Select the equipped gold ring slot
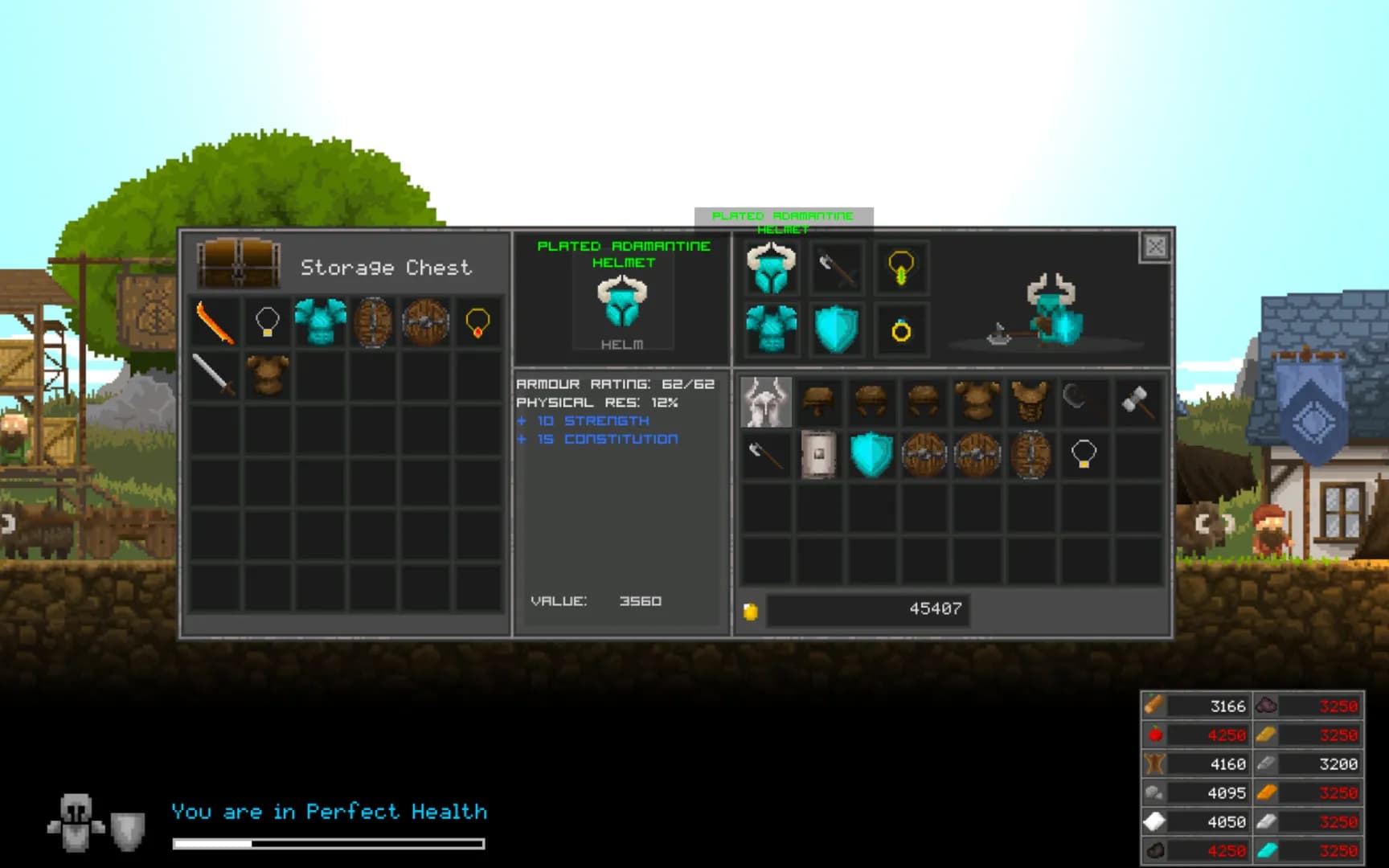This screenshot has height=868, width=1389. [901, 330]
